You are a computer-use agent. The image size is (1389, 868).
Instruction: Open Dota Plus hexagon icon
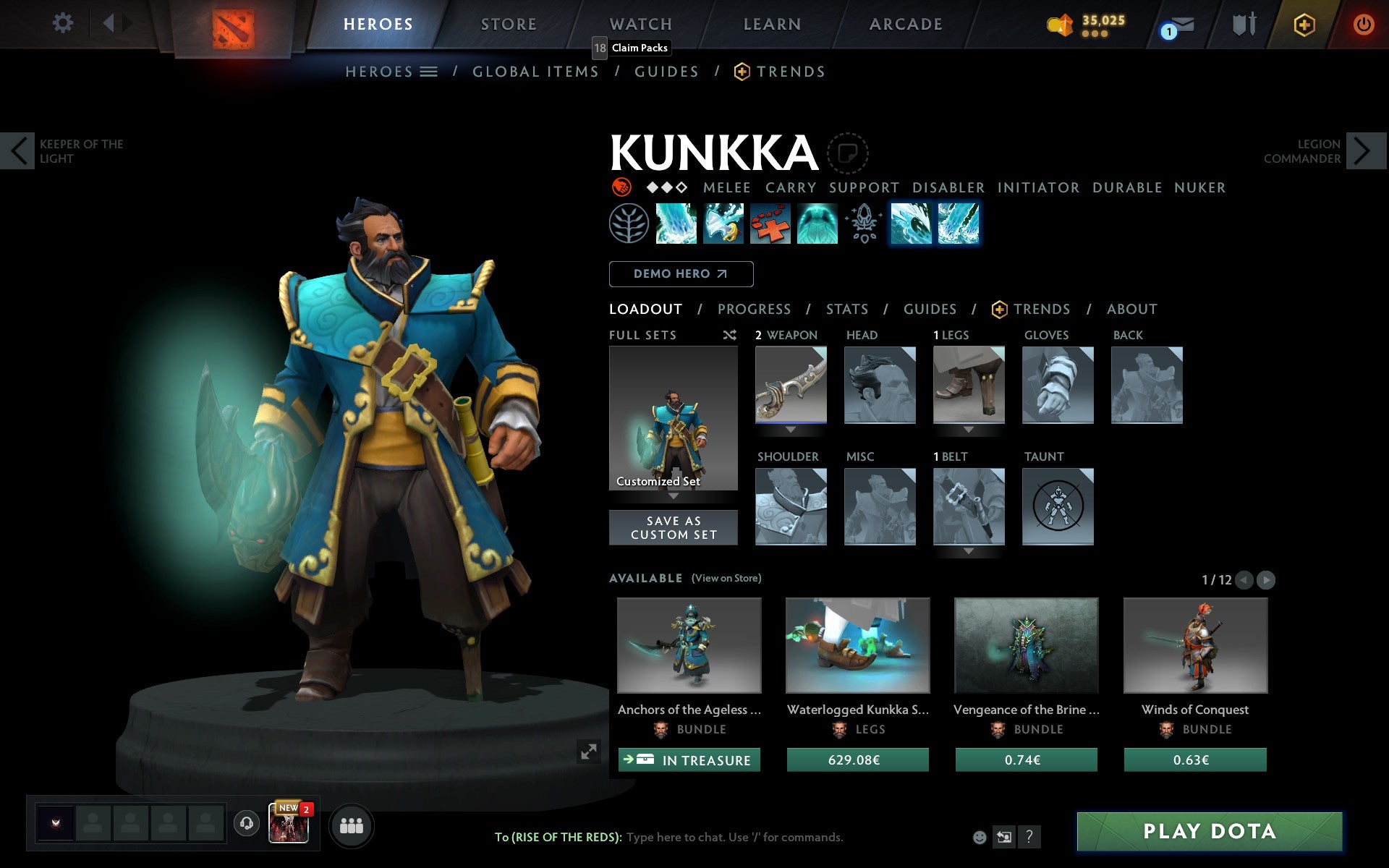click(x=1303, y=23)
